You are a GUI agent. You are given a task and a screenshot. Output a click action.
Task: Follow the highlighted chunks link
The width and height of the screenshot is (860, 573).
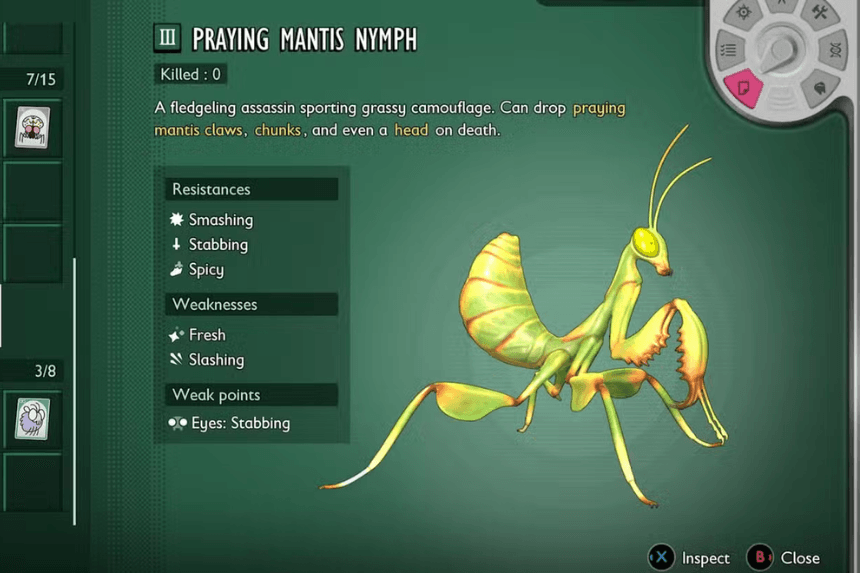coord(278,130)
